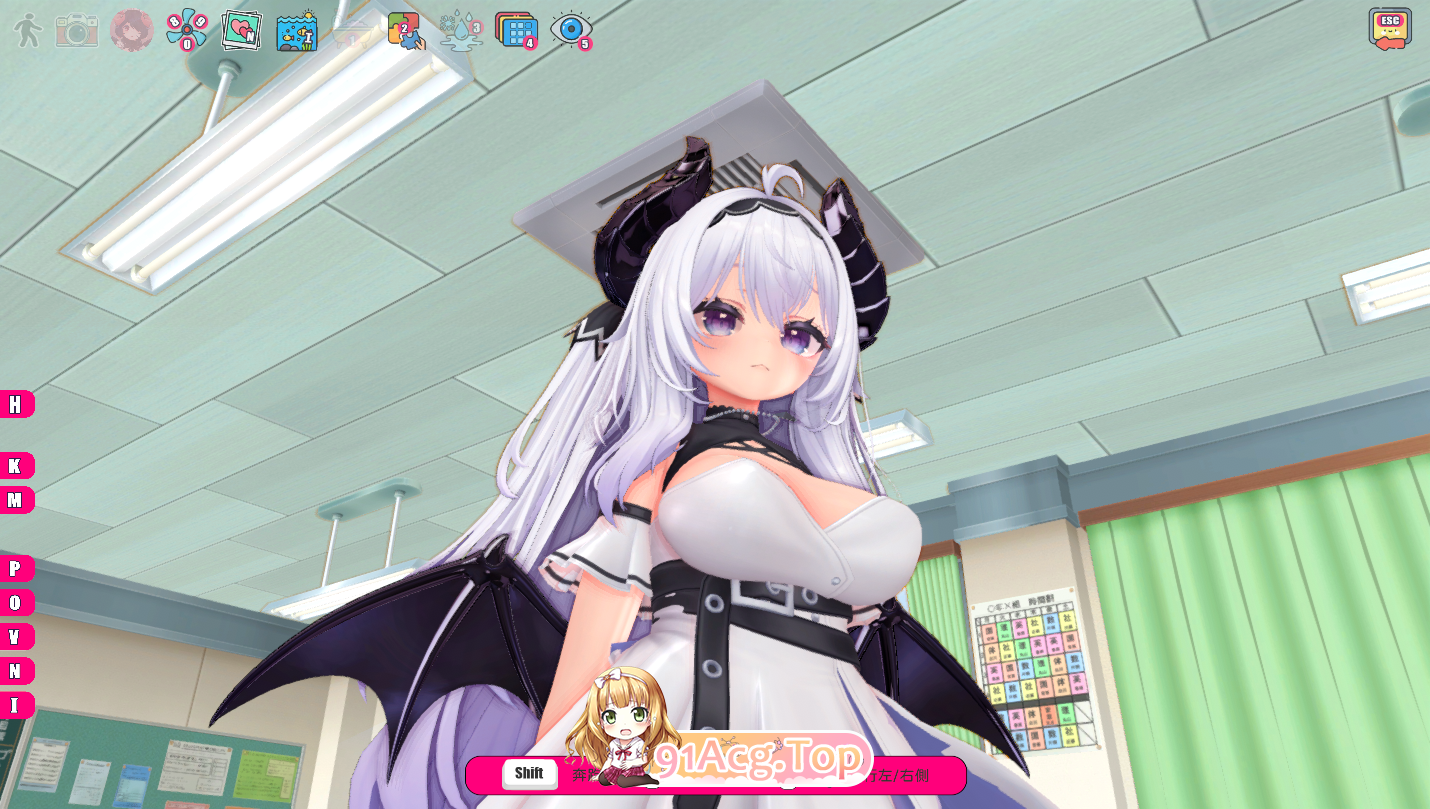Open the camera screenshot tool
Viewport: 1430px width, 809px height.
tap(76, 28)
